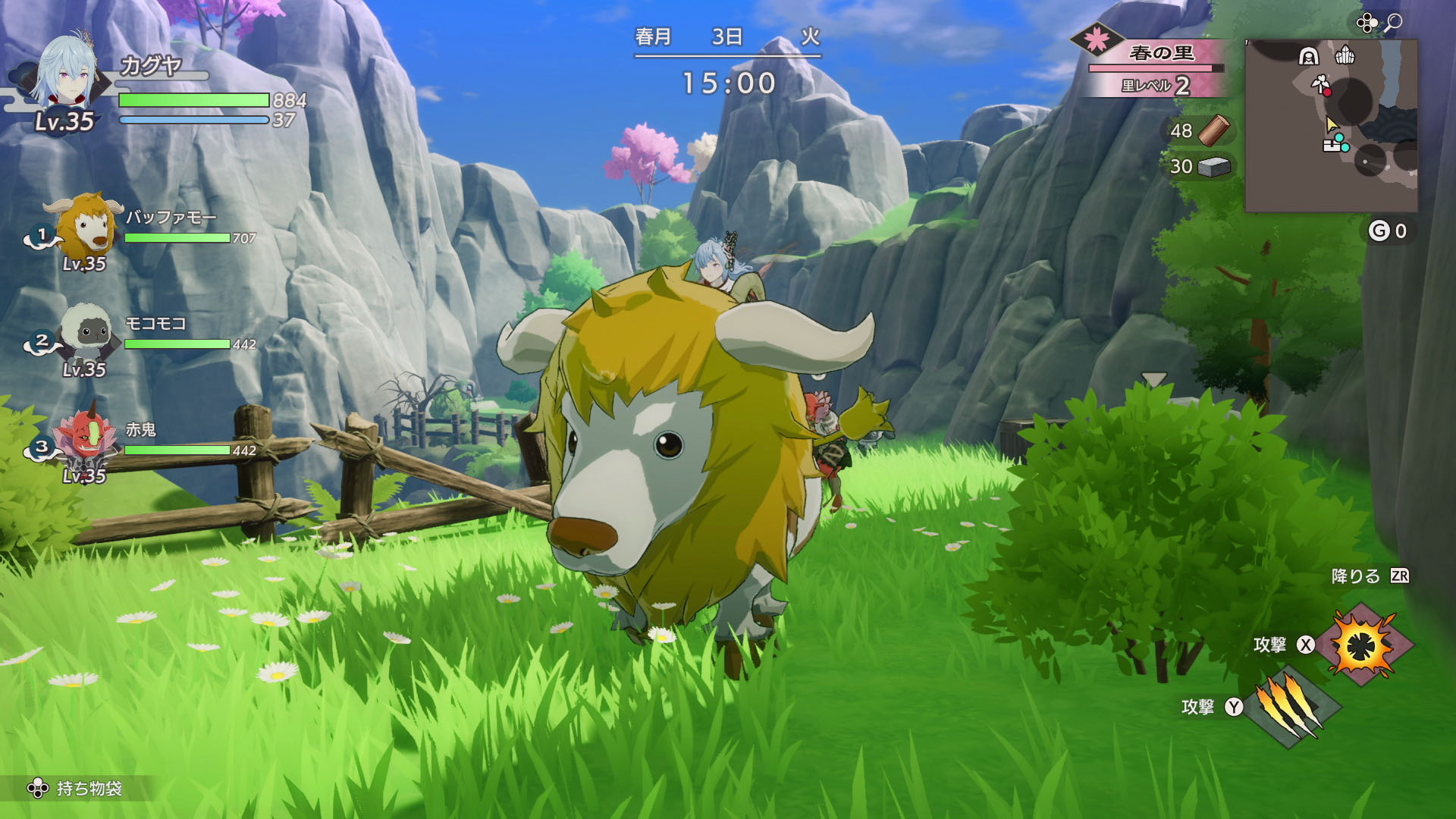Choose the Buffamoo party member portrait
The height and width of the screenshot is (819, 1456).
(x=83, y=226)
